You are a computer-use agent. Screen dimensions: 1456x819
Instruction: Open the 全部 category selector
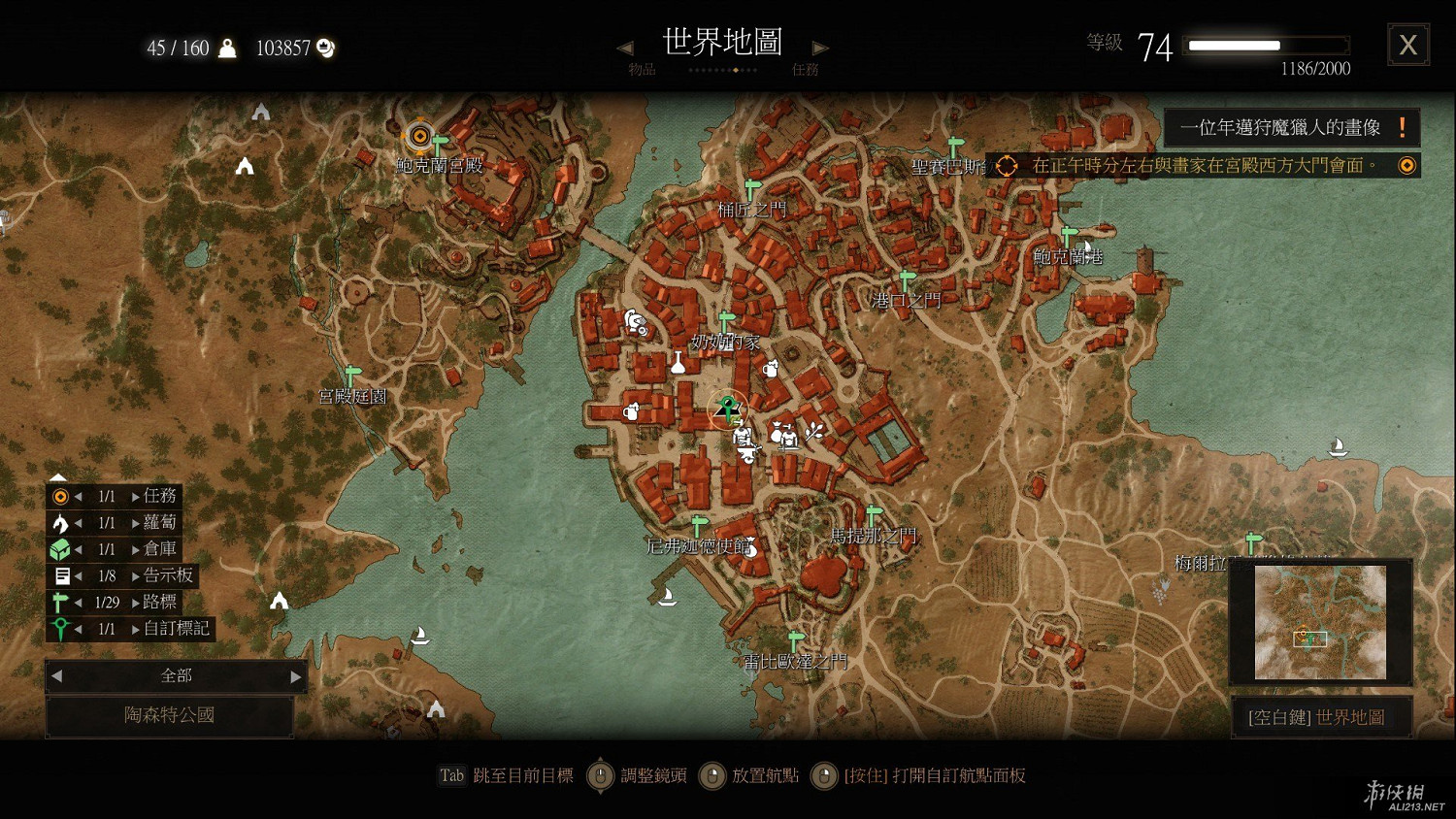(176, 675)
